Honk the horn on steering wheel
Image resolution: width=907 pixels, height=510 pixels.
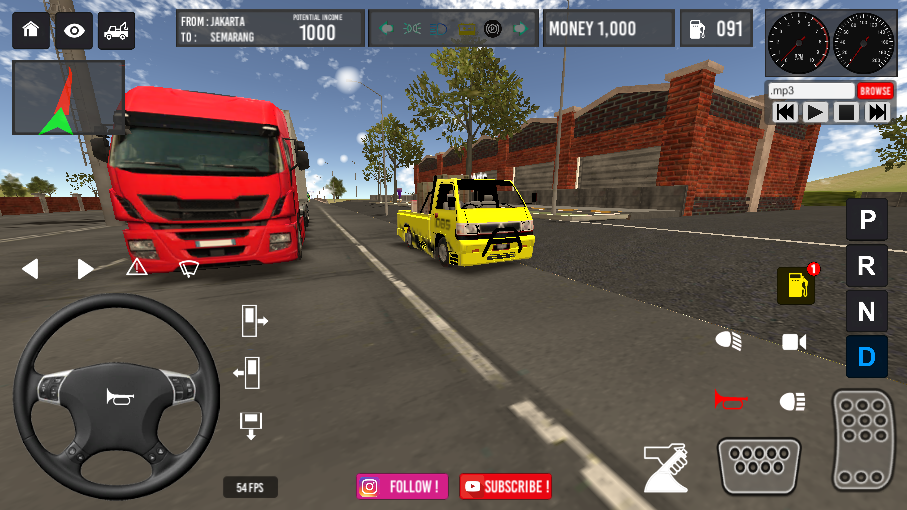click(x=119, y=397)
